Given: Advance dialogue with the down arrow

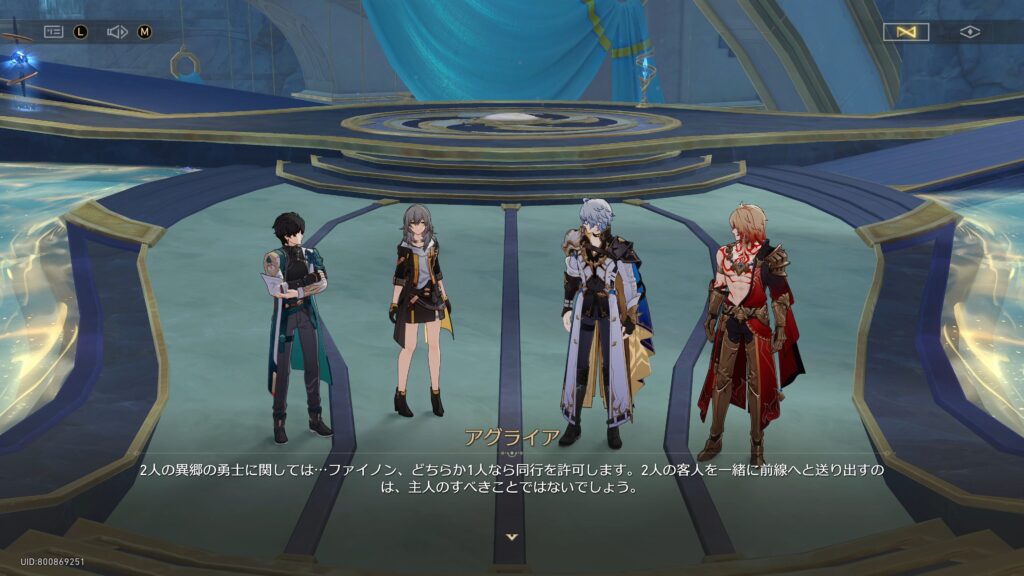Looking at the screenshot, I should [x=512, y=537].
